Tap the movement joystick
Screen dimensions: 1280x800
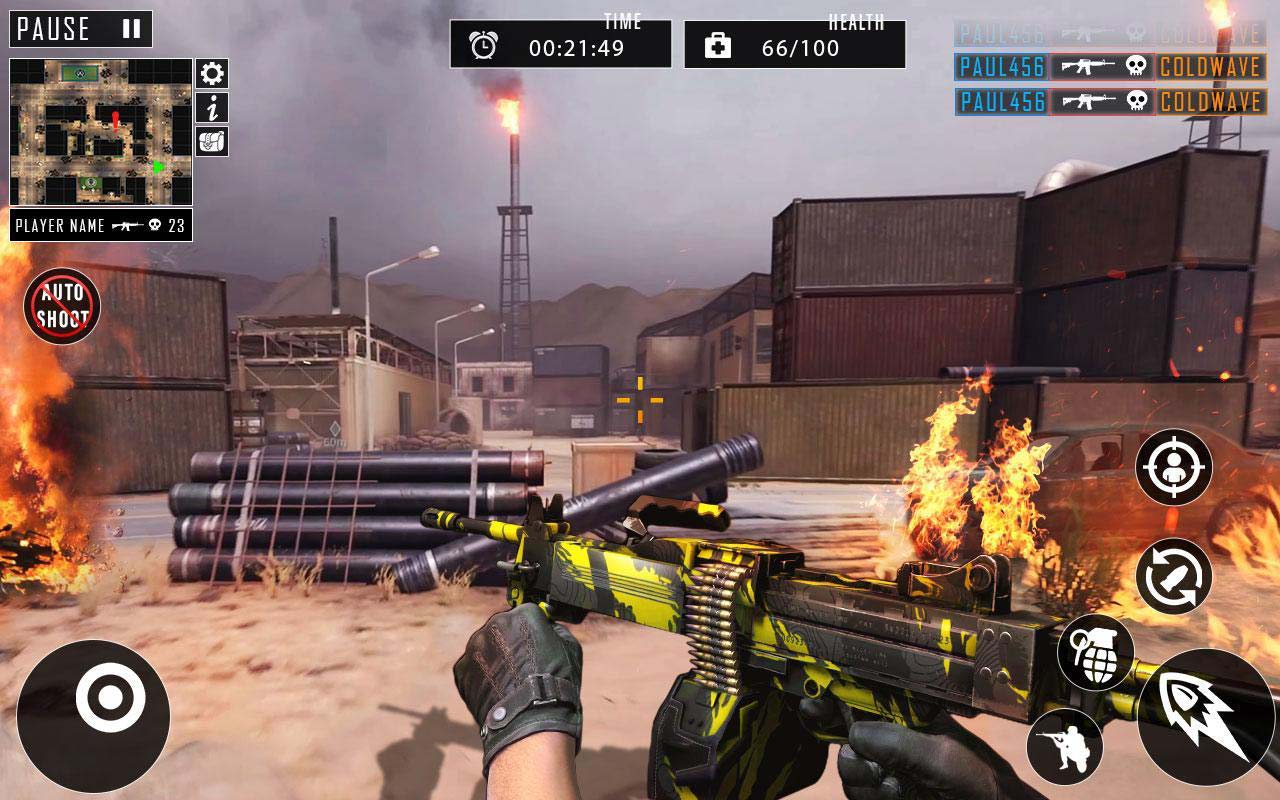tap(93, 716)
